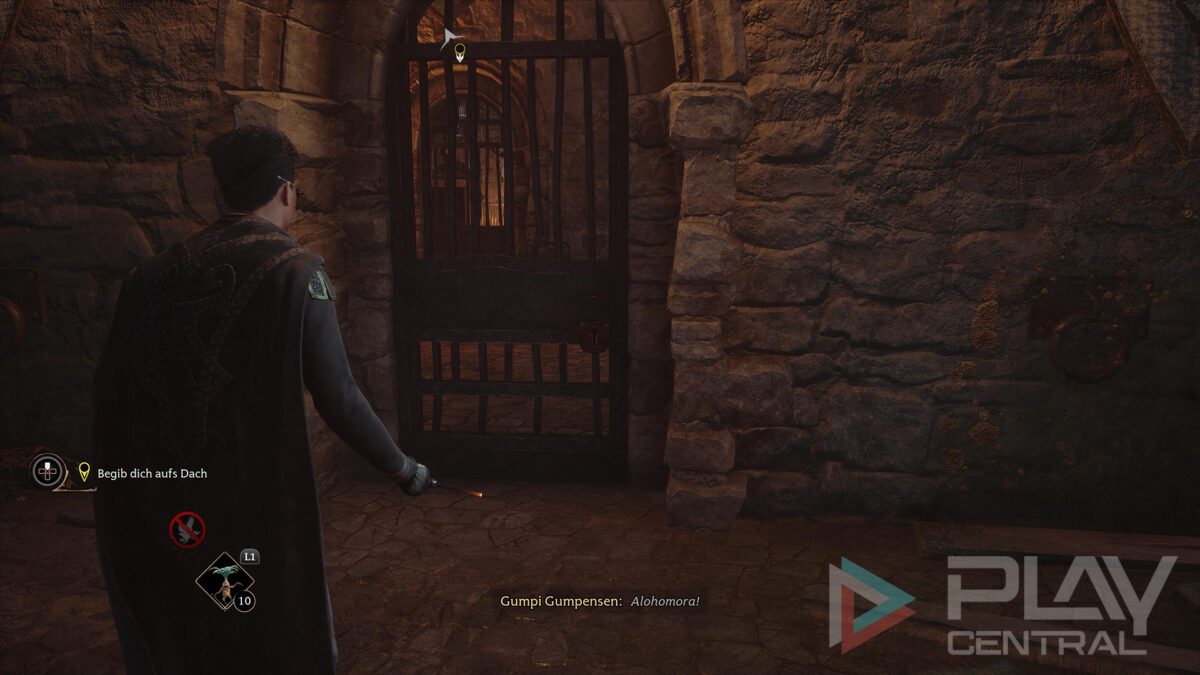The image size is (1200, 675).
Task: Click the red no-flying restriction icon
Action: [x=187, y=529]
